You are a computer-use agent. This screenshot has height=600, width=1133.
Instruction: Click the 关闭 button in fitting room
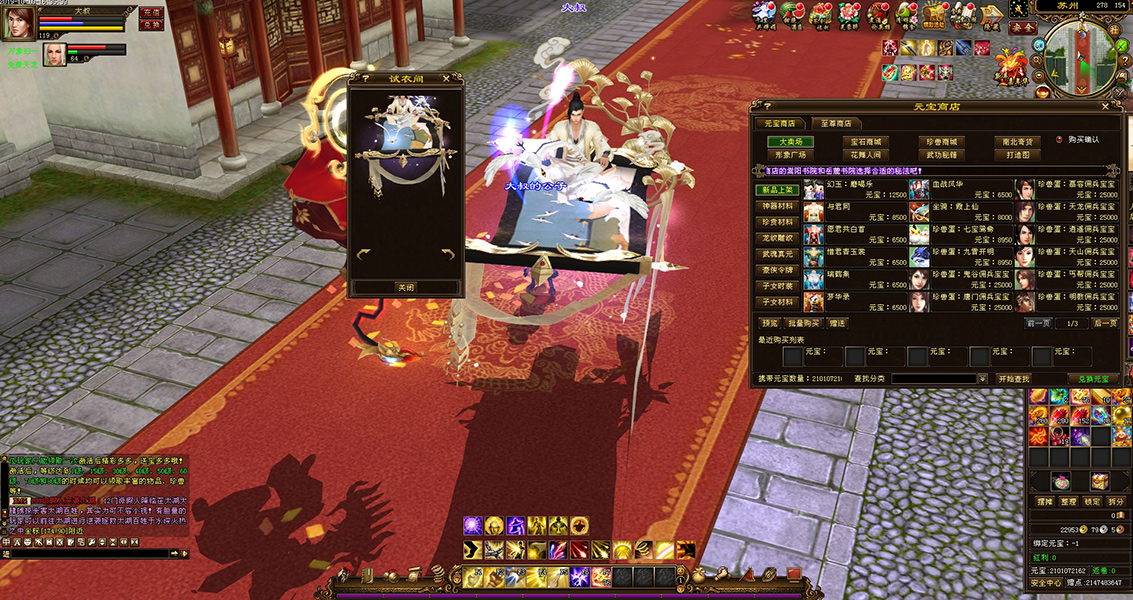tap(405, 287)
